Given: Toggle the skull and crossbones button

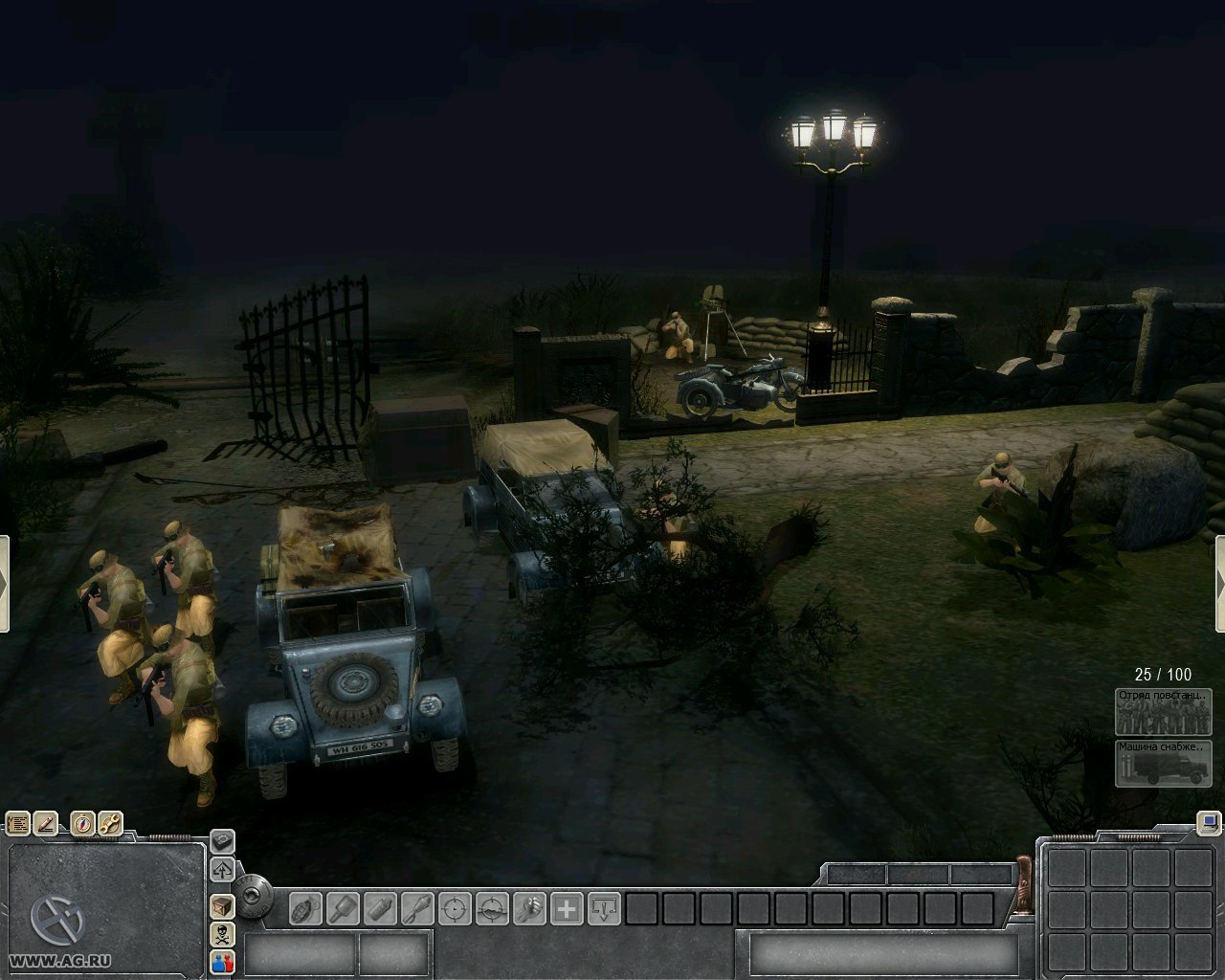Looking at the screenshot, I should point(222,934).
